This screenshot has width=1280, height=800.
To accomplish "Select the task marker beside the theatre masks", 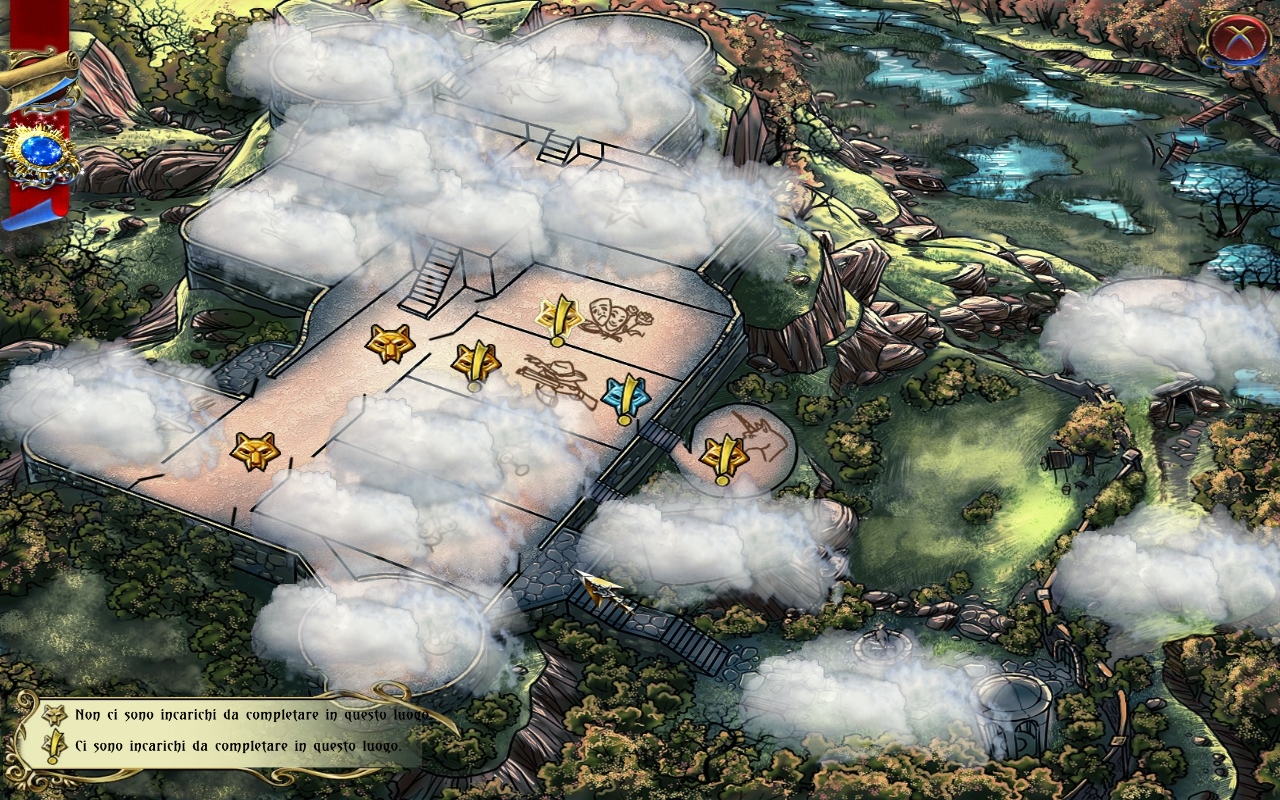I will click(x=559, y=319).
